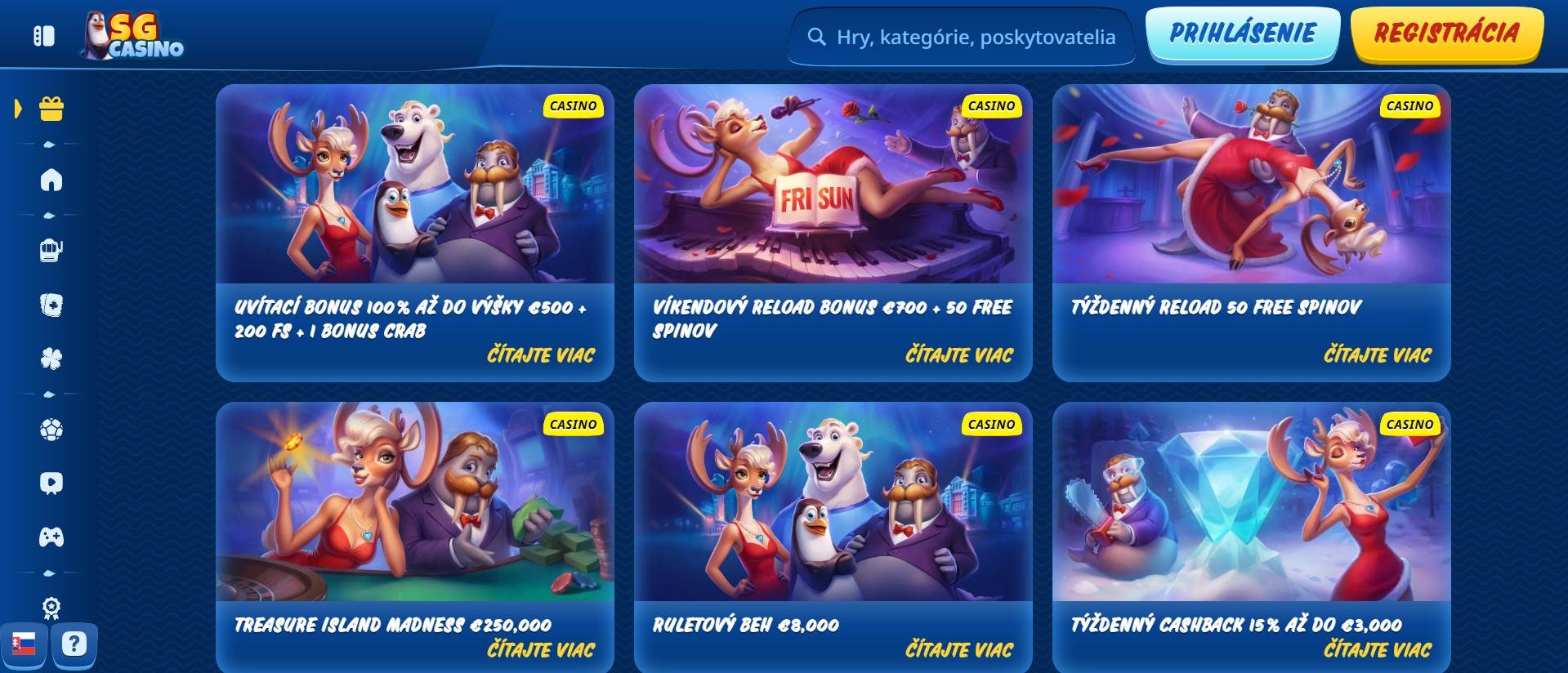Open help via the question mark button
This screenshot has height=673, width=1568.
coord(75,644)
